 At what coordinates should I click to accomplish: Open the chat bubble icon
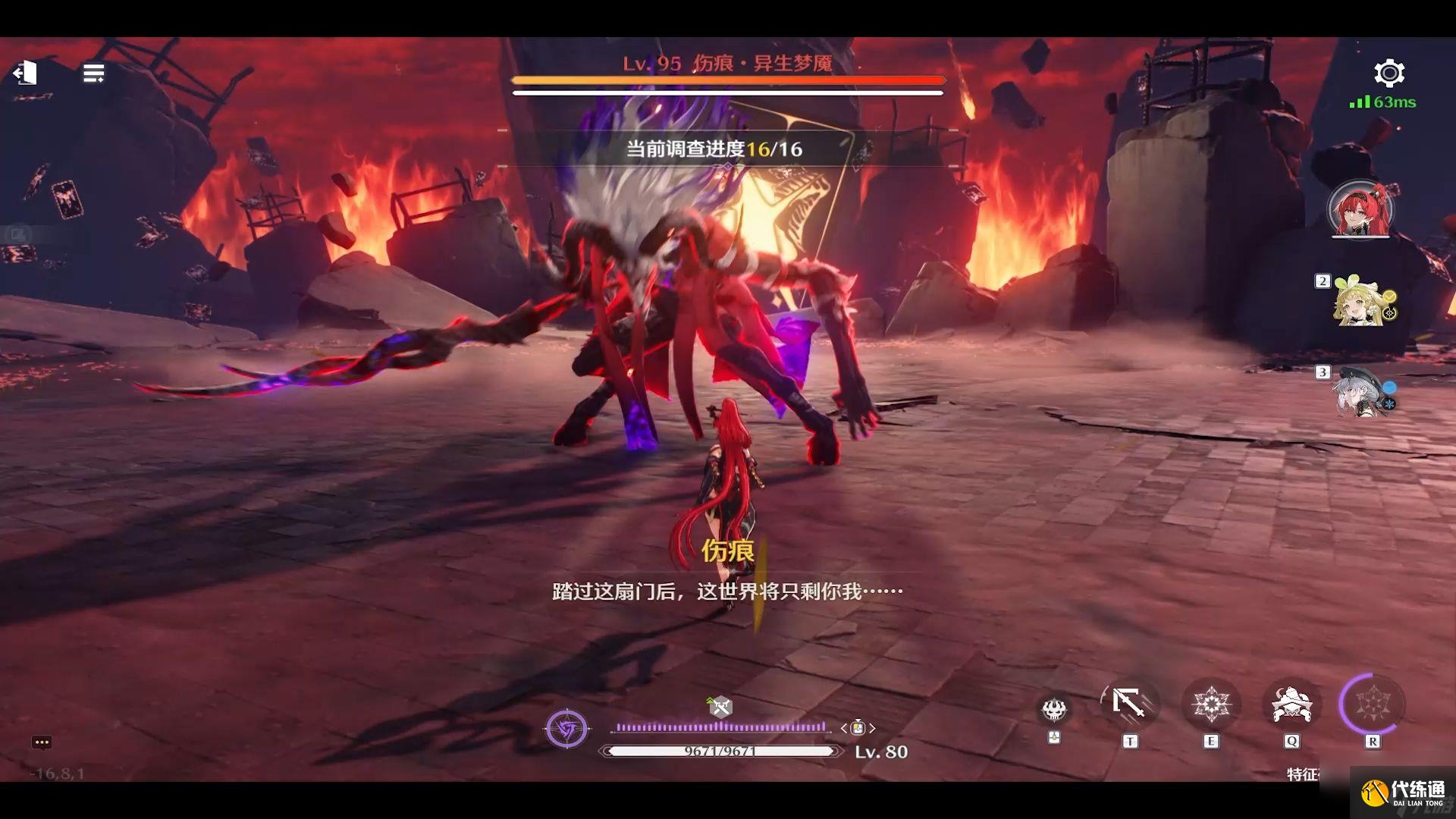[42, 742]
